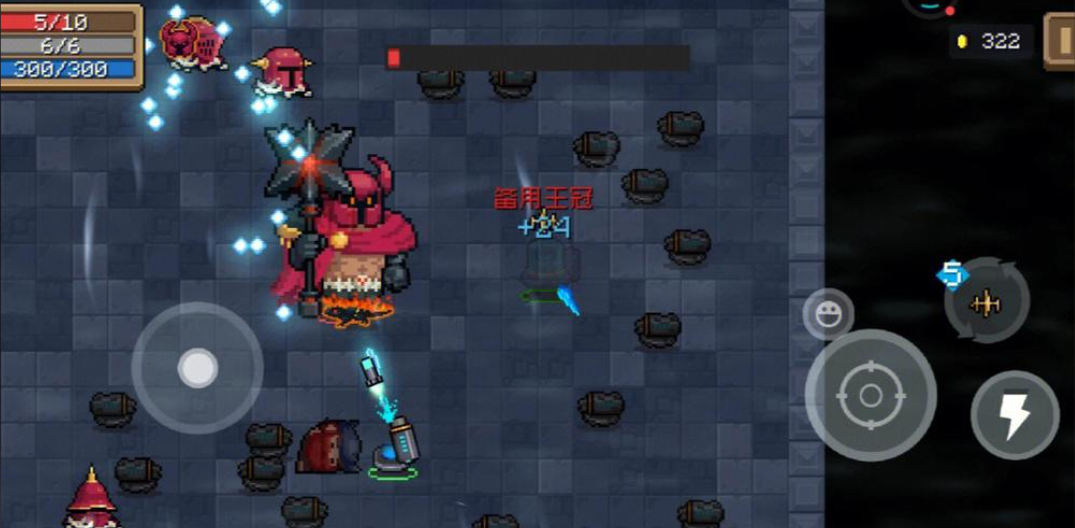Tap the virtual movement joystick

coord(197,368)
